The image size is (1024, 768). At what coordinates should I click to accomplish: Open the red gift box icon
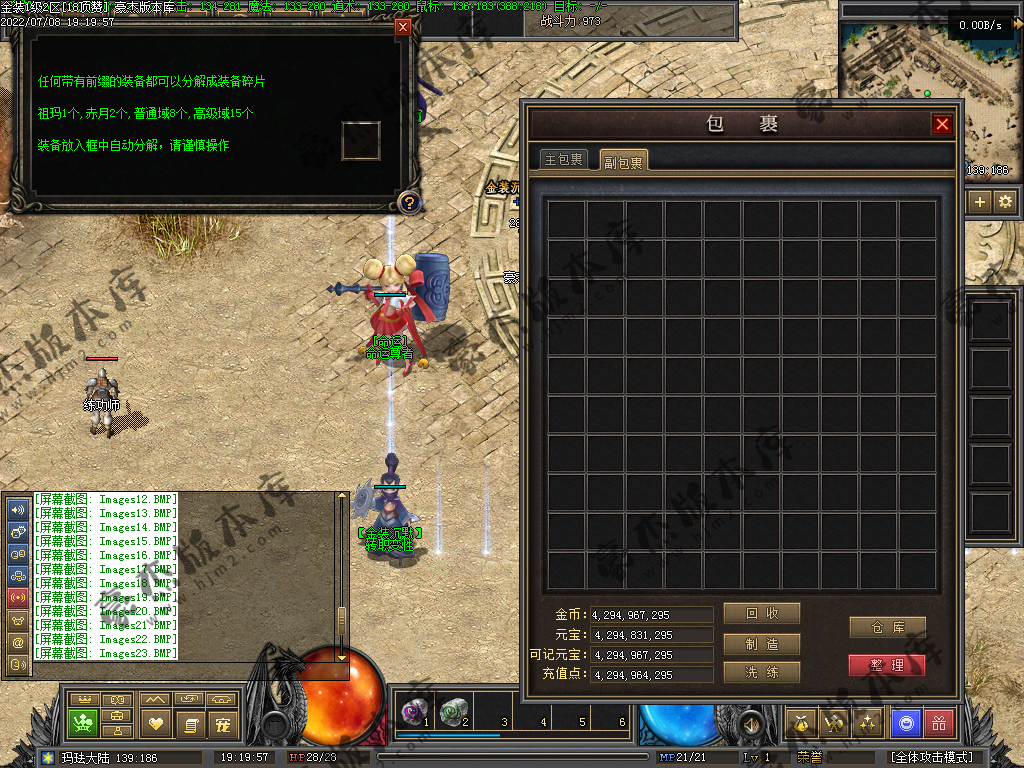click(939, 722)
